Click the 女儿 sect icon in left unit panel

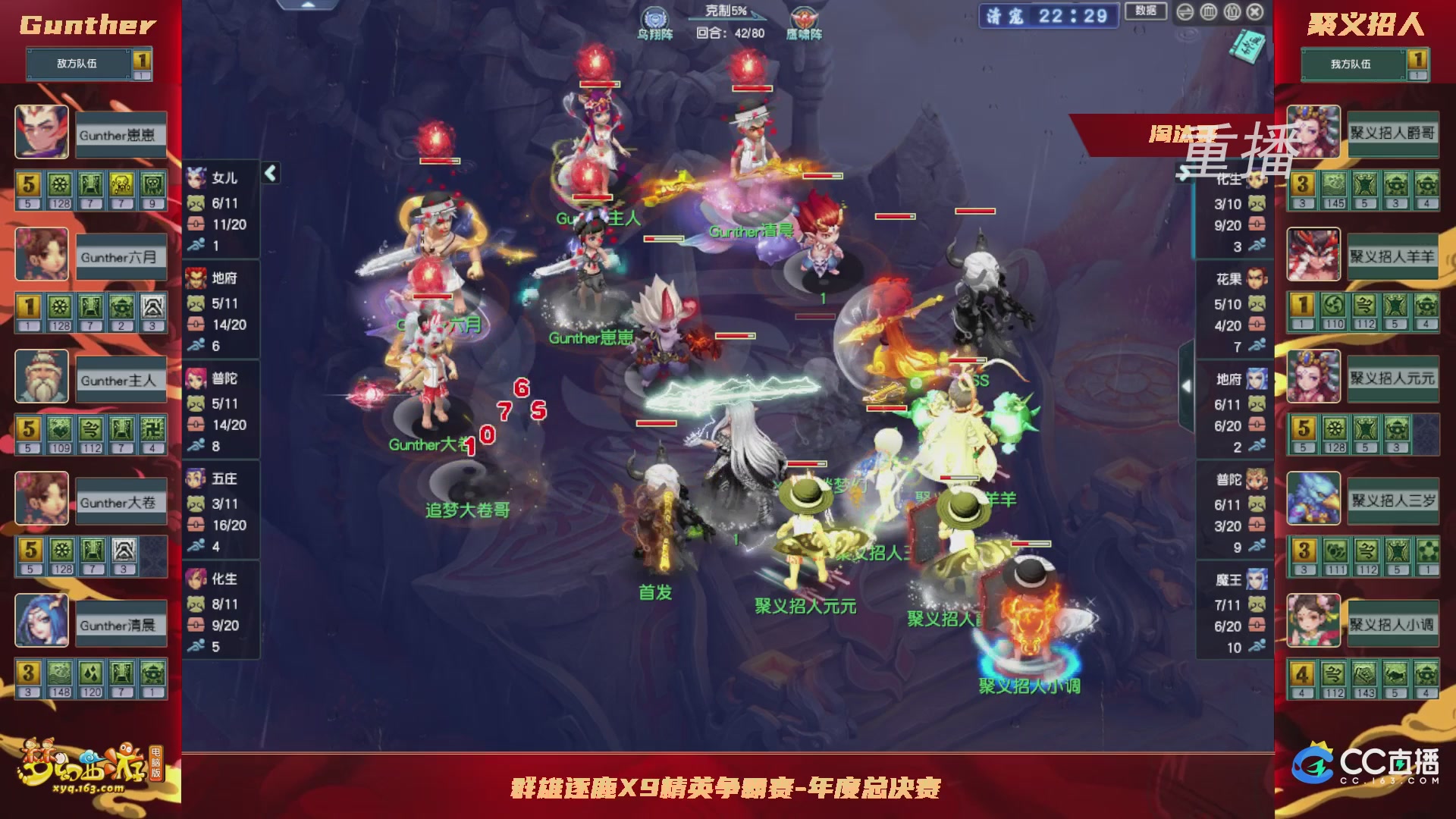[x=196, y=177]
